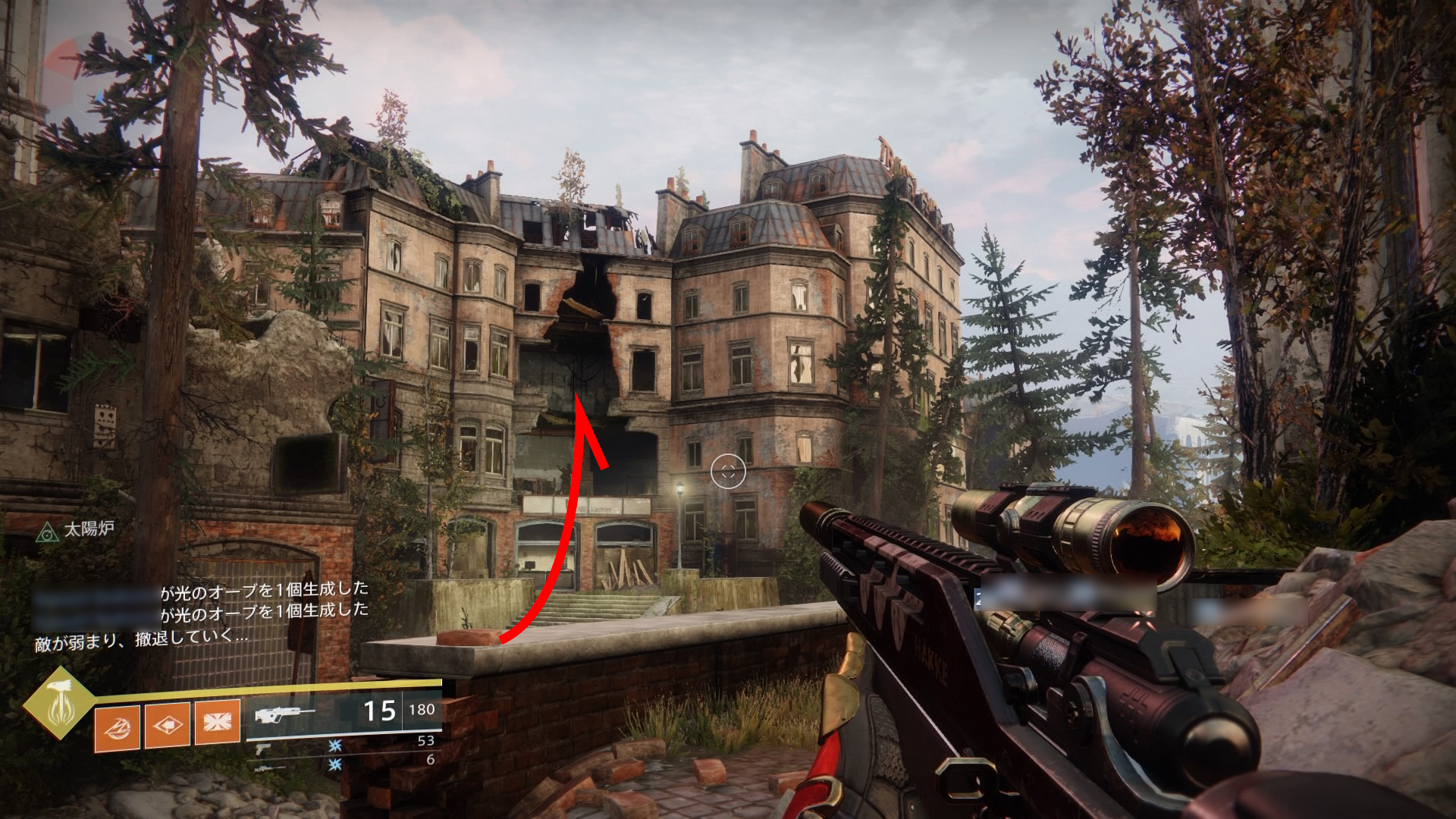Viewport: 1456px width, 819px height.
Task: Trigger the diamond-shaped melee ability icon
Action: click(168, 725)
